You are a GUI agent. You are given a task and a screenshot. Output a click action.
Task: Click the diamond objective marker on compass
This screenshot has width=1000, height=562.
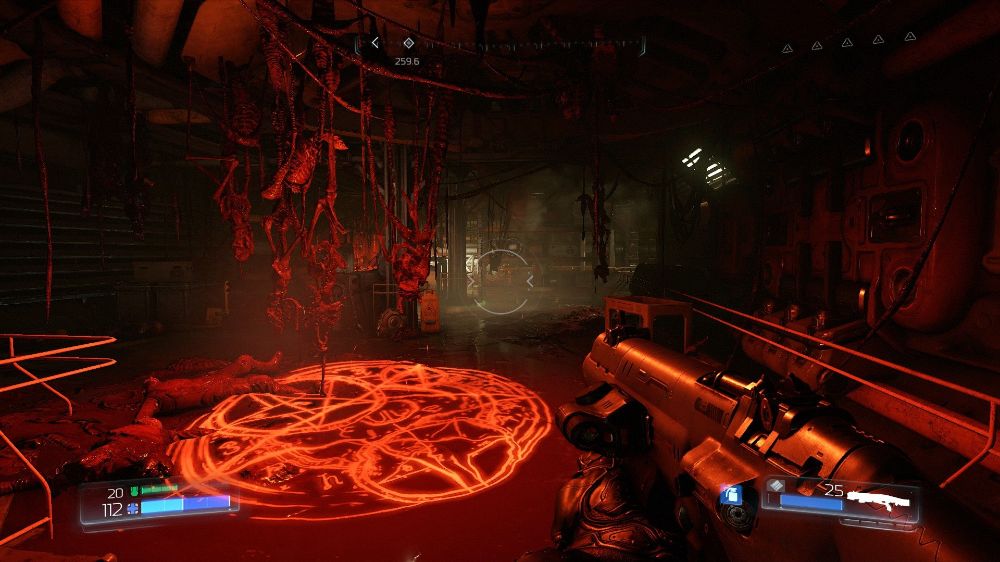pyautogui.click(x=408, y=43)
